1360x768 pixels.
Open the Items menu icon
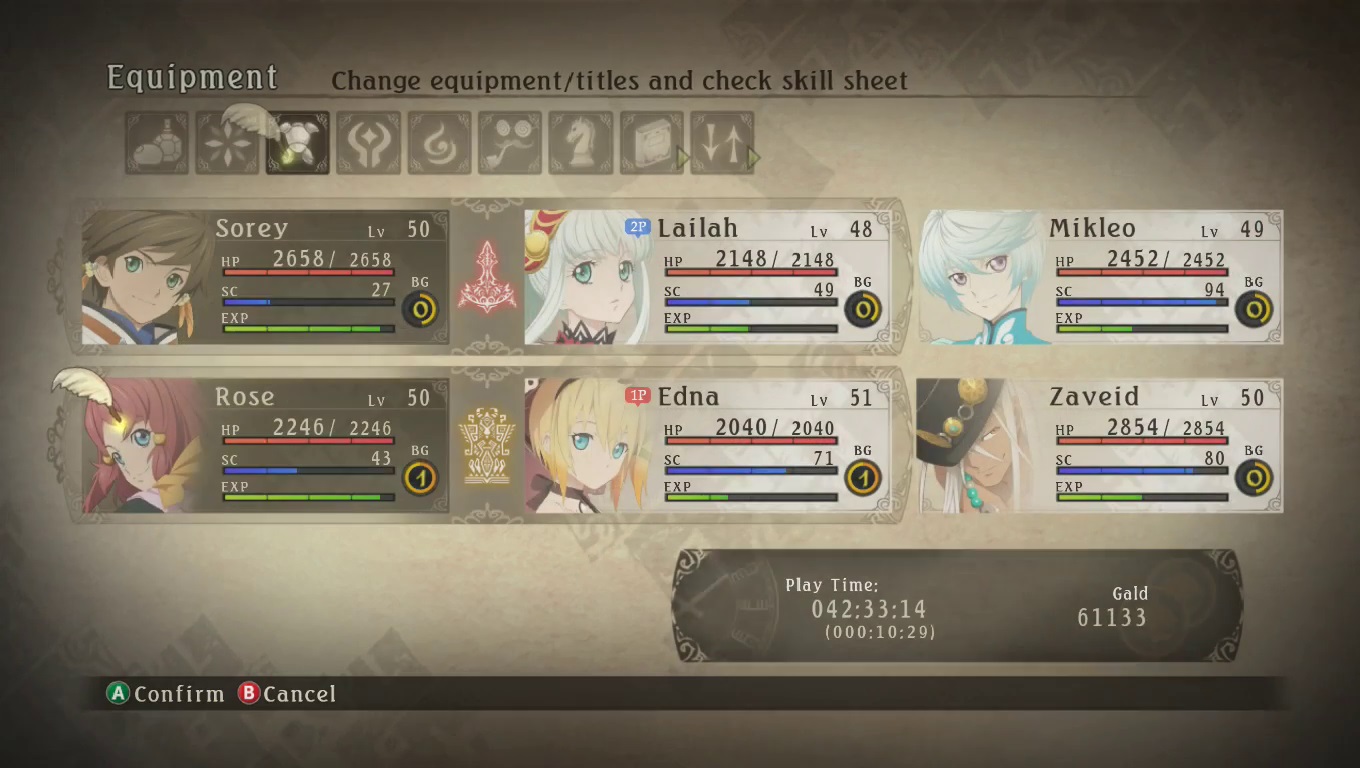(156, 140)
